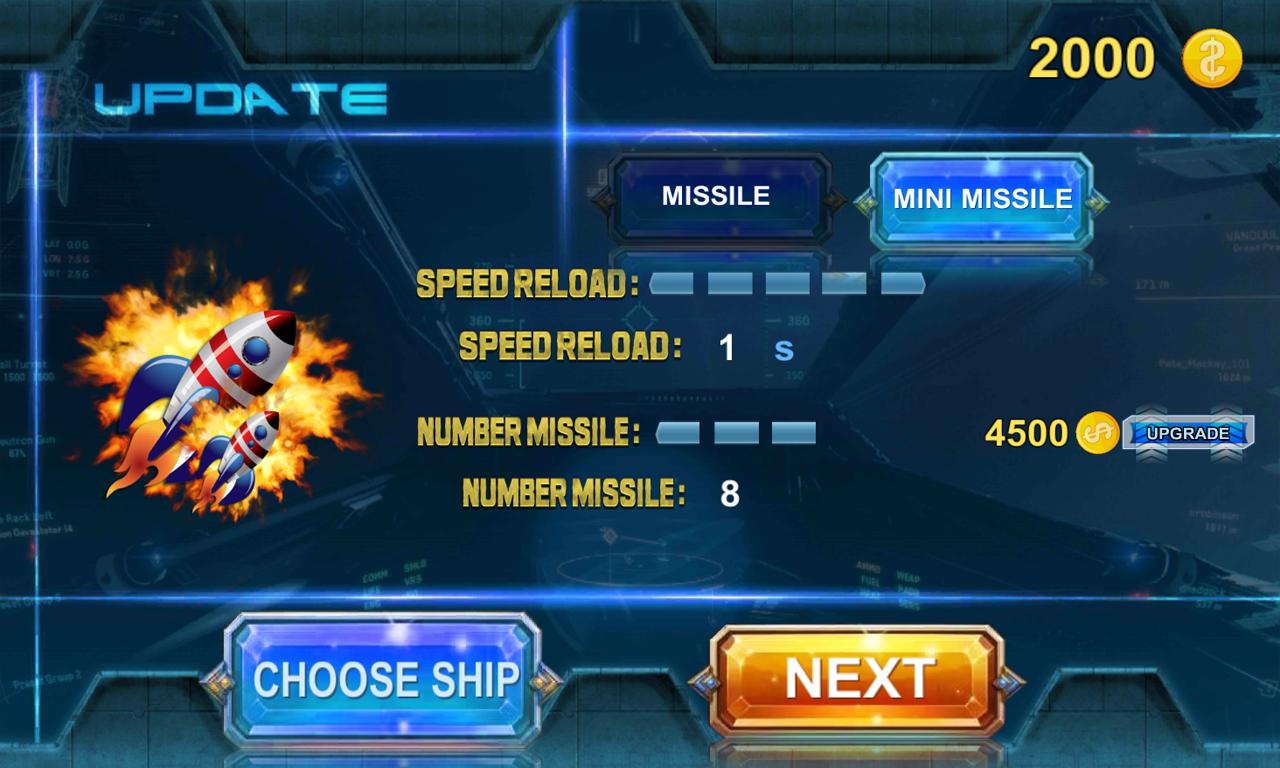Select the last segment of the NUMBER MISSILE bar

793,432
